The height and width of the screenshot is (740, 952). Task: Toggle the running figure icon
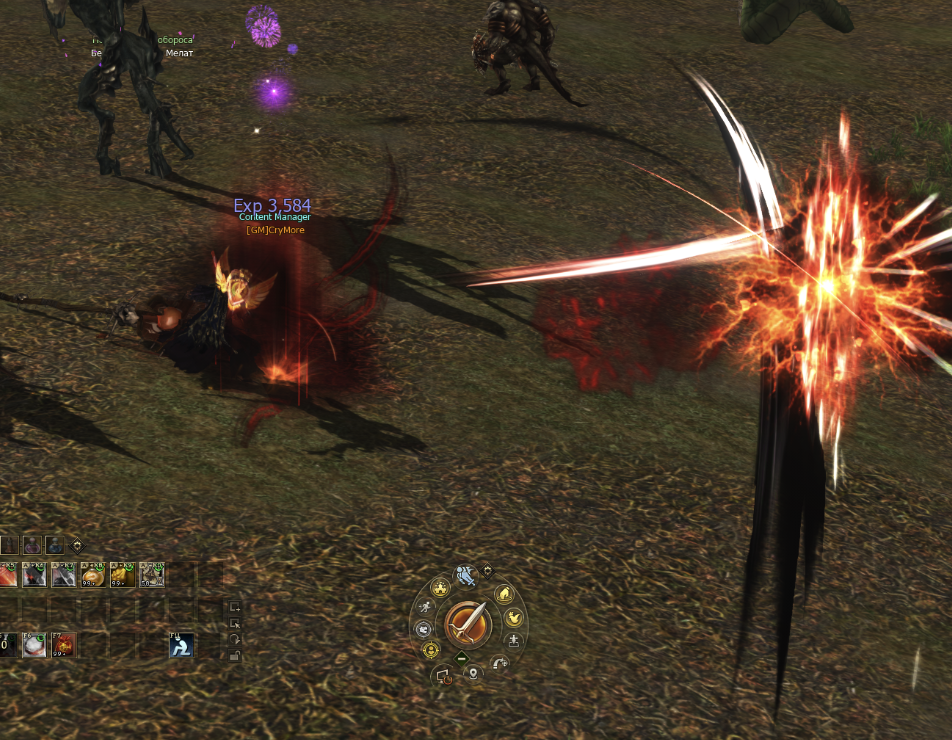[425, 607]
